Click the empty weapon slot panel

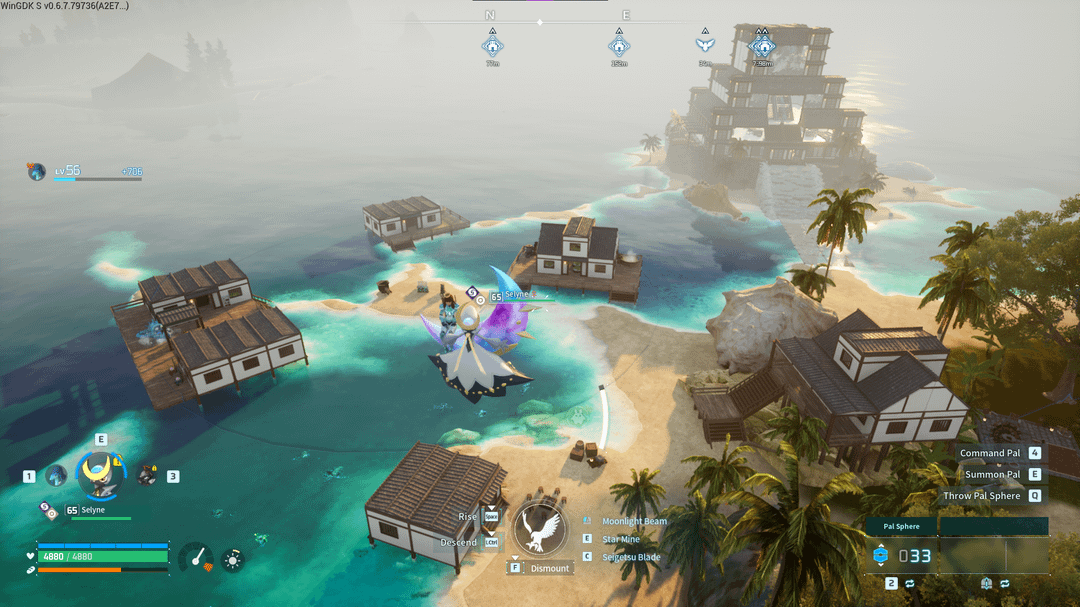click(993, 555)
